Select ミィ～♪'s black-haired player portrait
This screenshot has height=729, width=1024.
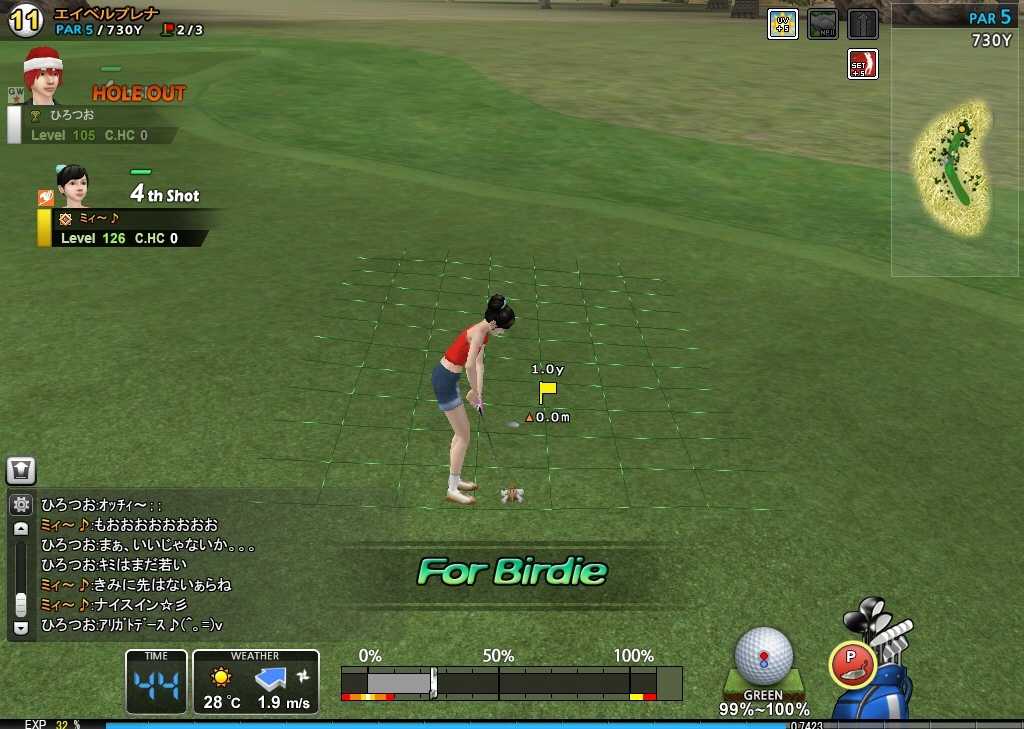71,187
